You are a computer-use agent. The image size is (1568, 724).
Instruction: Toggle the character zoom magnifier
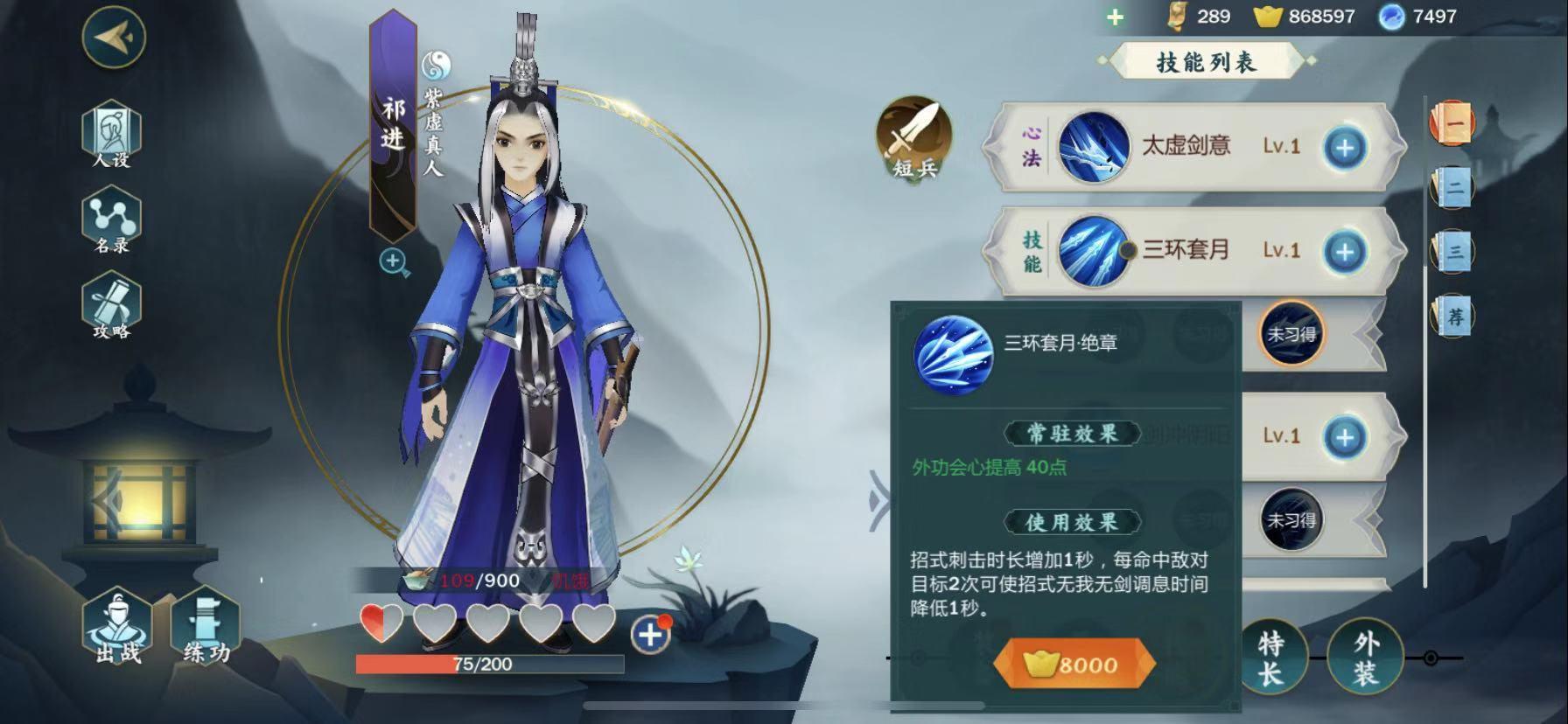(392, 261)
